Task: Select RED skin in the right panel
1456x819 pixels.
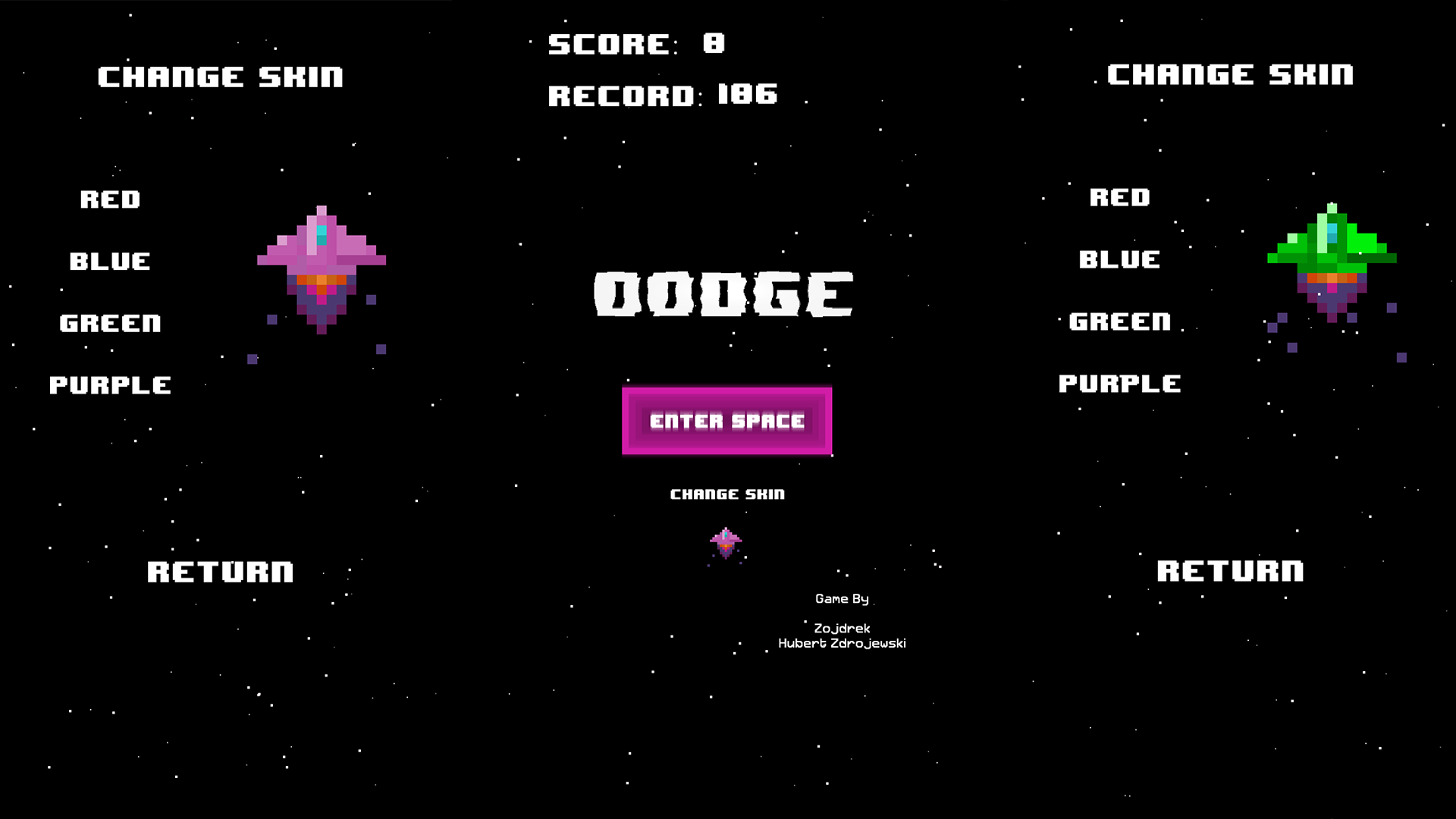Action: tap(1120, 198)
